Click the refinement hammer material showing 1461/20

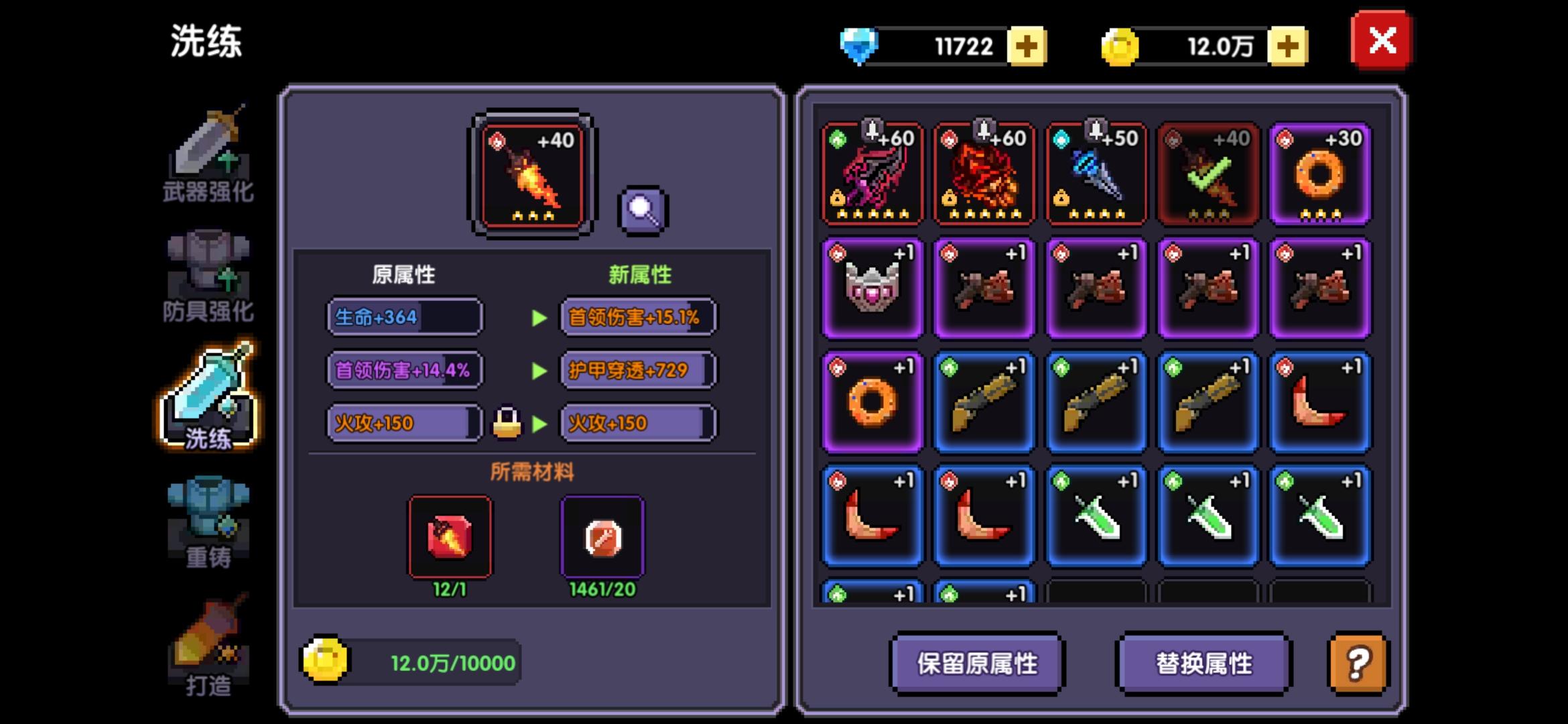tap(602, 536)
